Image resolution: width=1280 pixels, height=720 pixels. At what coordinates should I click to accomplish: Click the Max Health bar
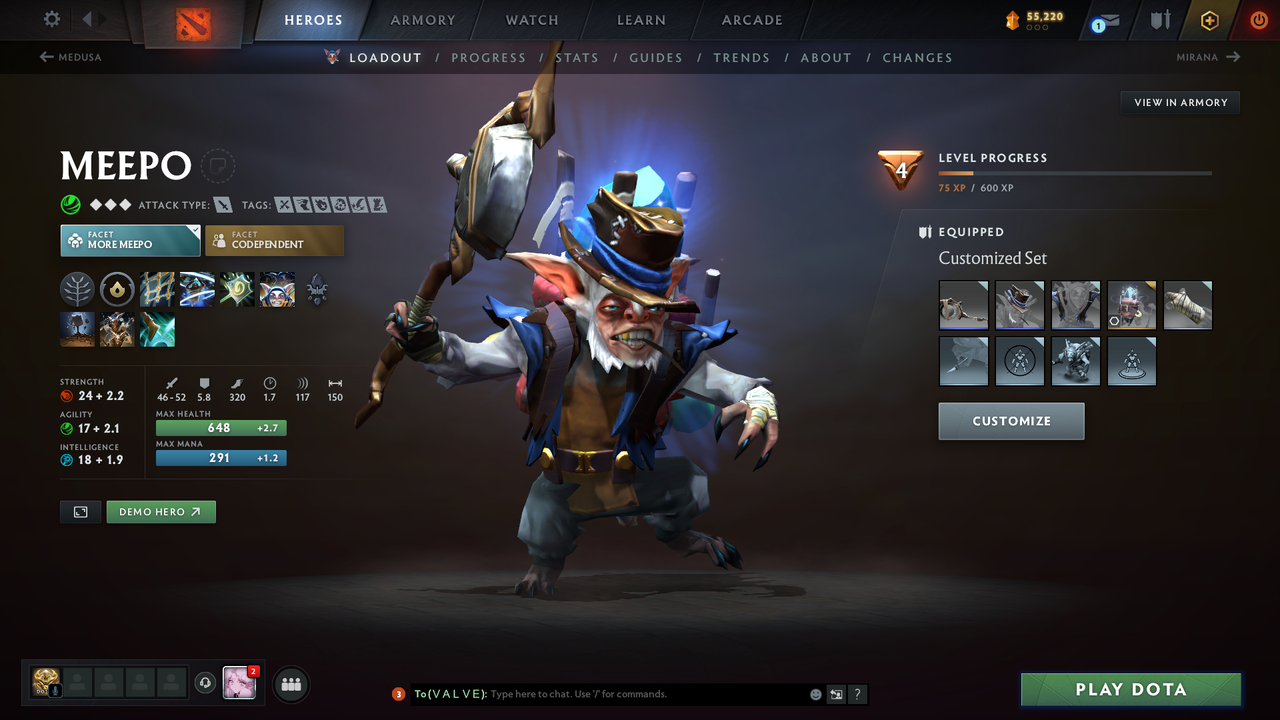click(221, 427)
